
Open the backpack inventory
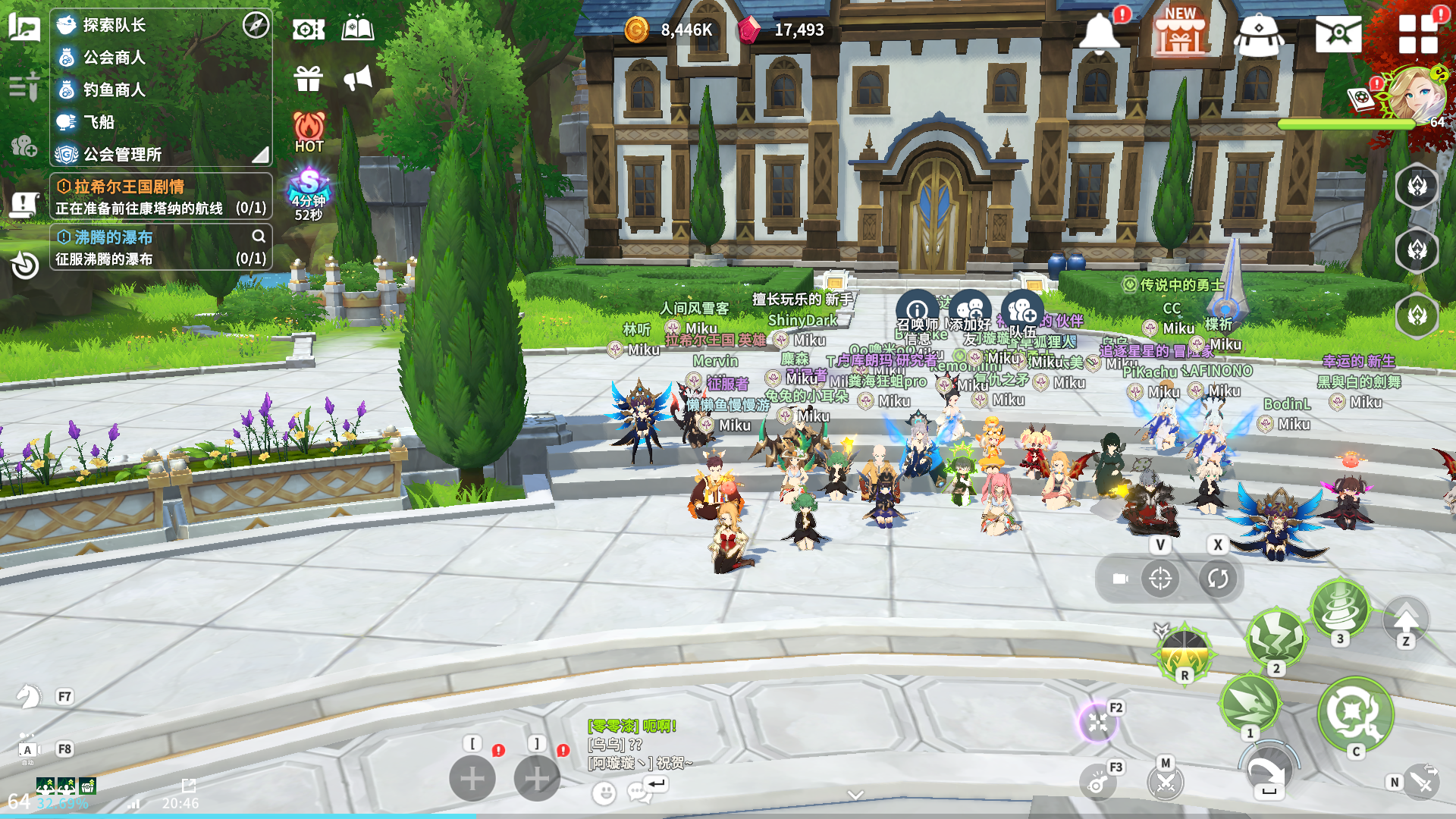click(x=1258, y=34)
